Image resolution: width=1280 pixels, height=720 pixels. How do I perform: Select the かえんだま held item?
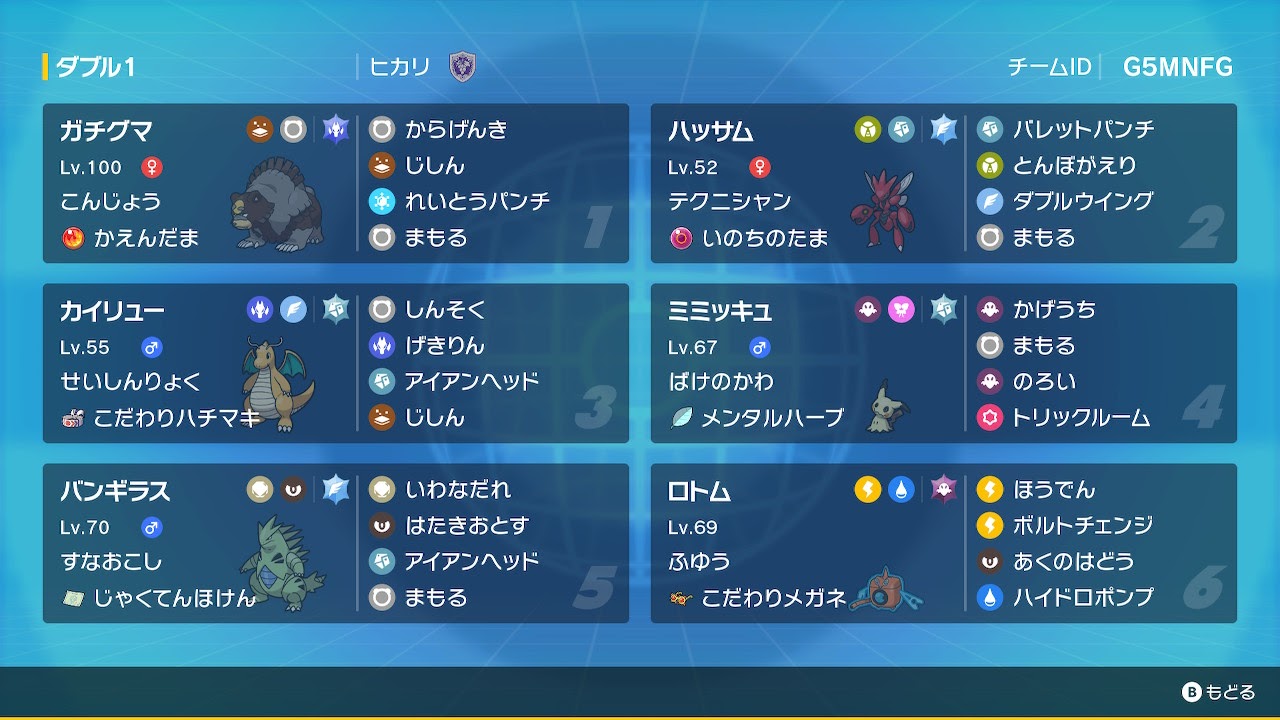[146, 238]
